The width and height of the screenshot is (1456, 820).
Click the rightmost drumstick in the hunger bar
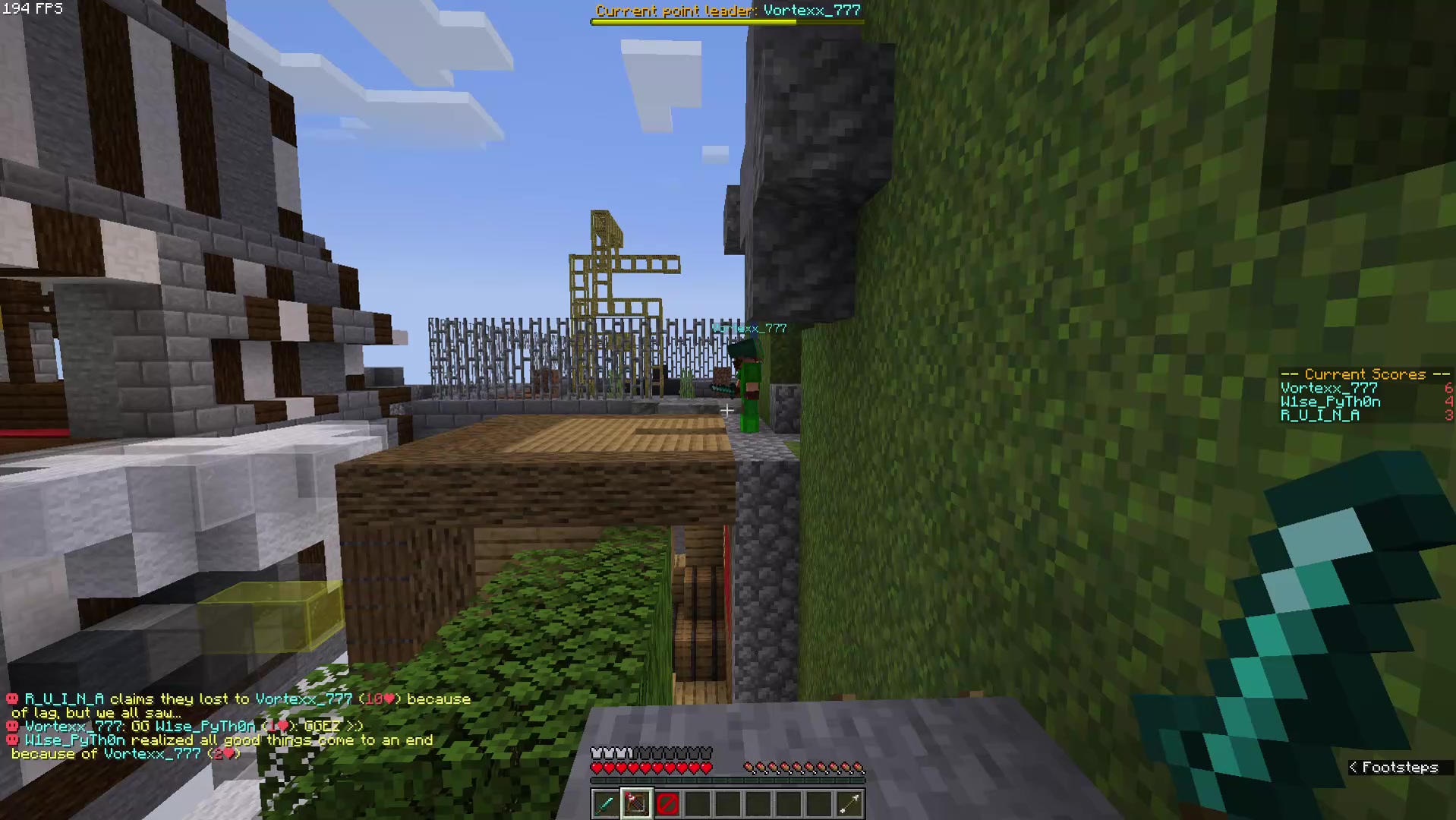859,767
